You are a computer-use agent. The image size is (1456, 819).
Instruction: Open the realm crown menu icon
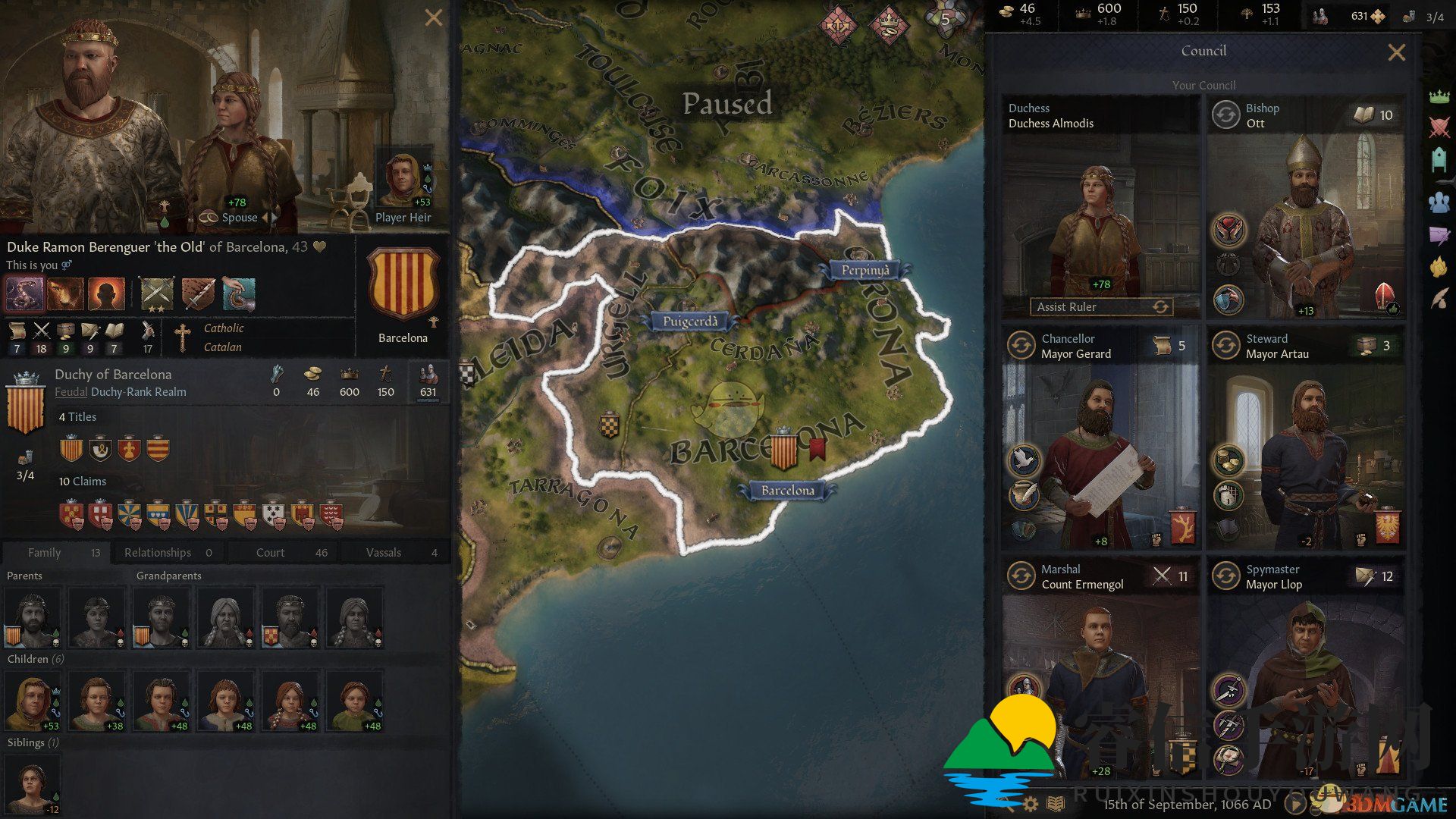point(1439,96)
